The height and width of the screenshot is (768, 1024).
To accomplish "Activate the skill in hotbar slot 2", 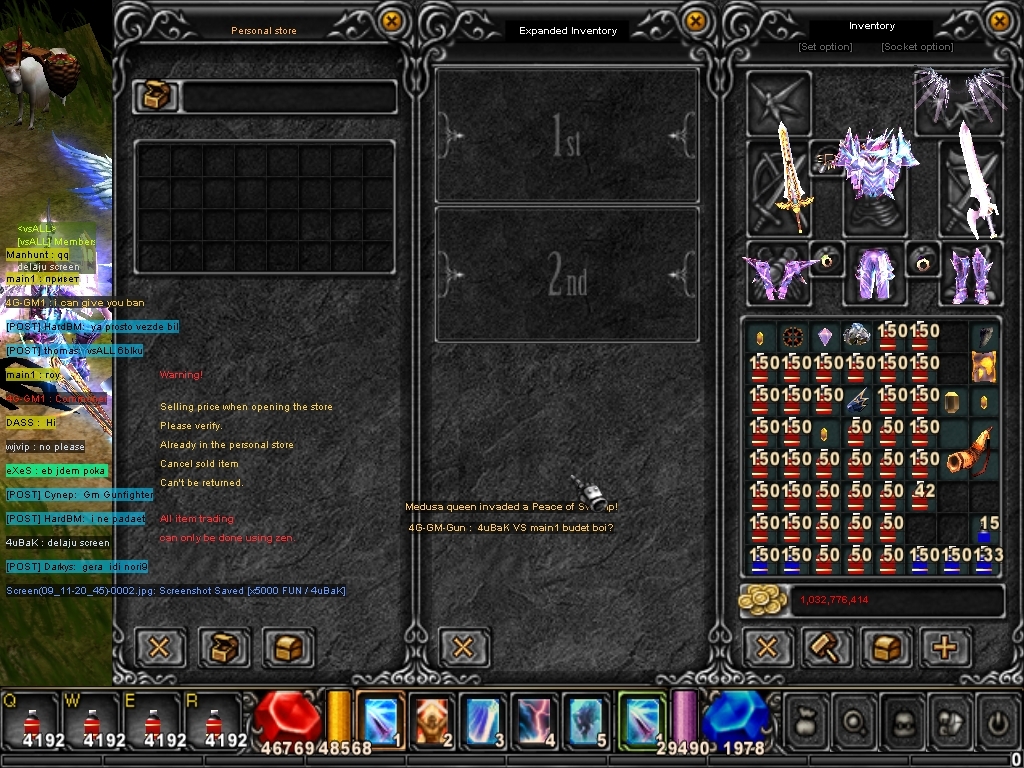I will [x=433, y=720].
